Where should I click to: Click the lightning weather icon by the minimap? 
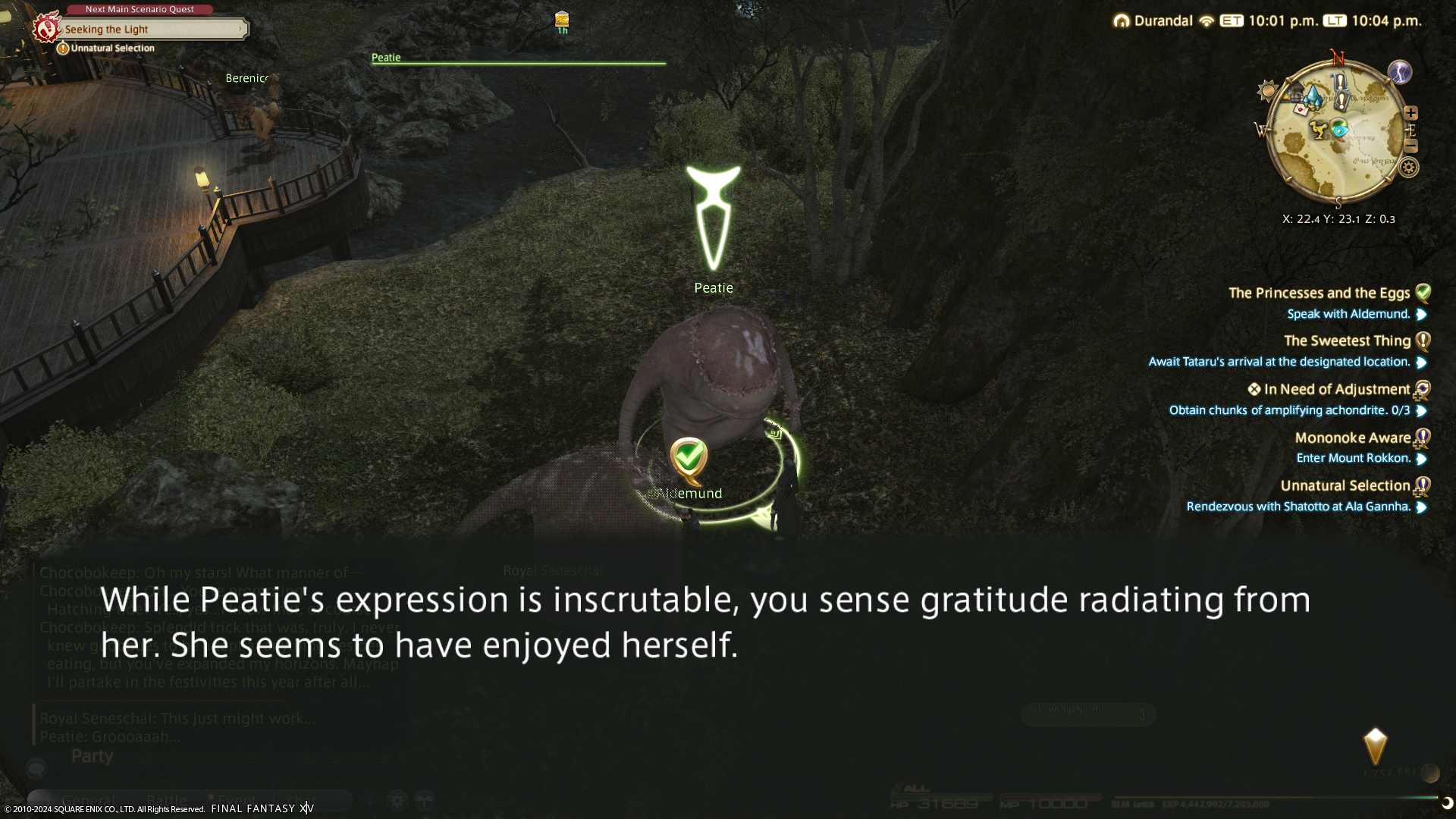1400,72
